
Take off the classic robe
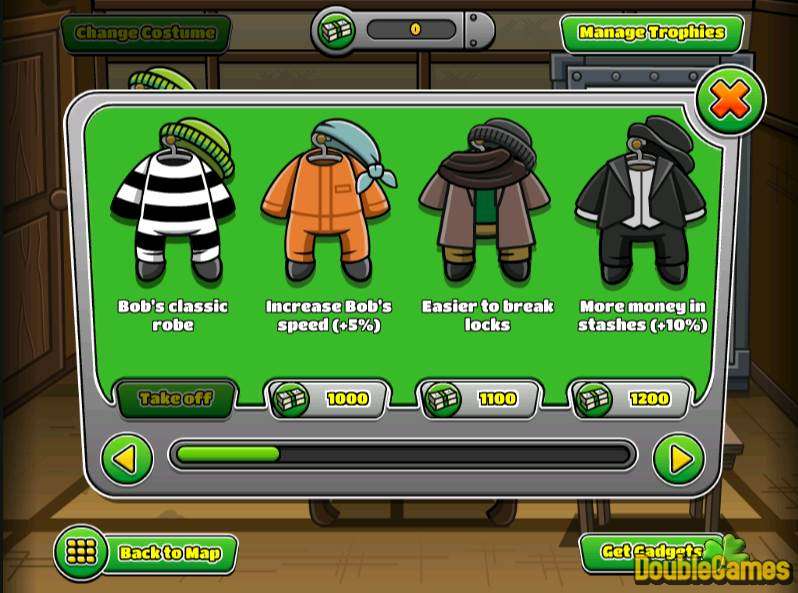click(x=175, y=399)
